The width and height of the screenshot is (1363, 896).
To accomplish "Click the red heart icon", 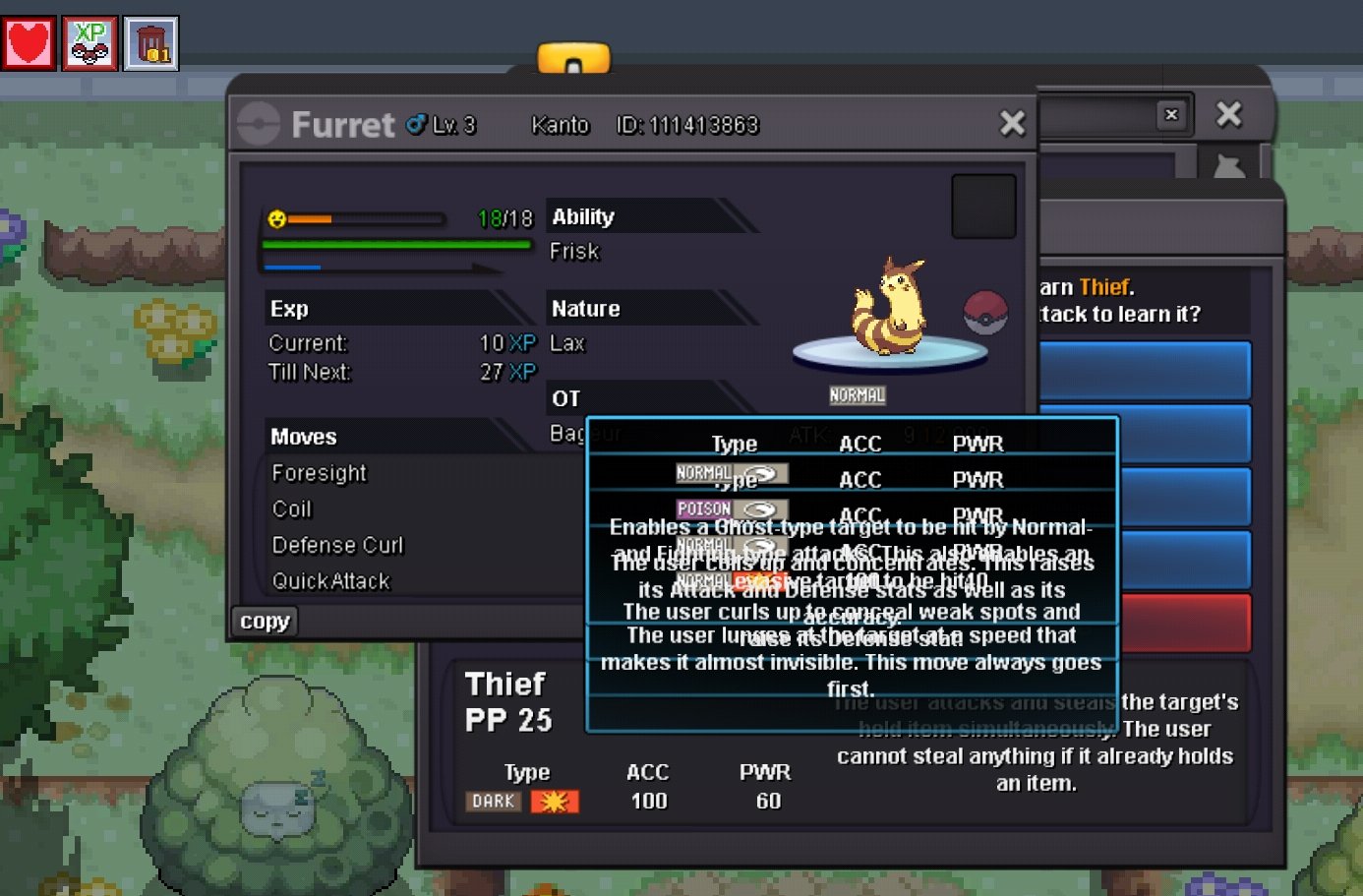I will click(x=29, y=43).
